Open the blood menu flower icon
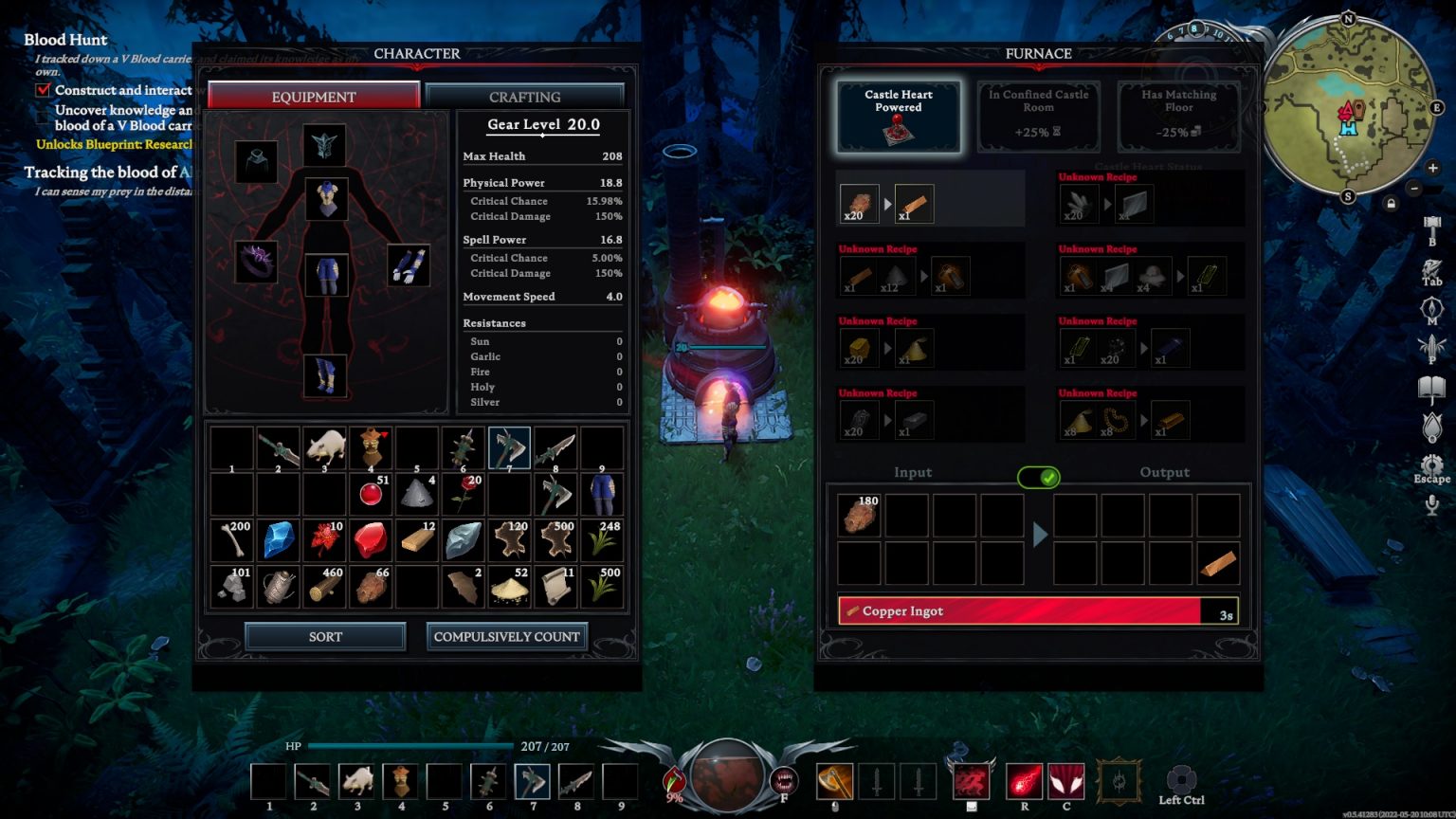The image size is (1456, 819). tap(1431, 428)
